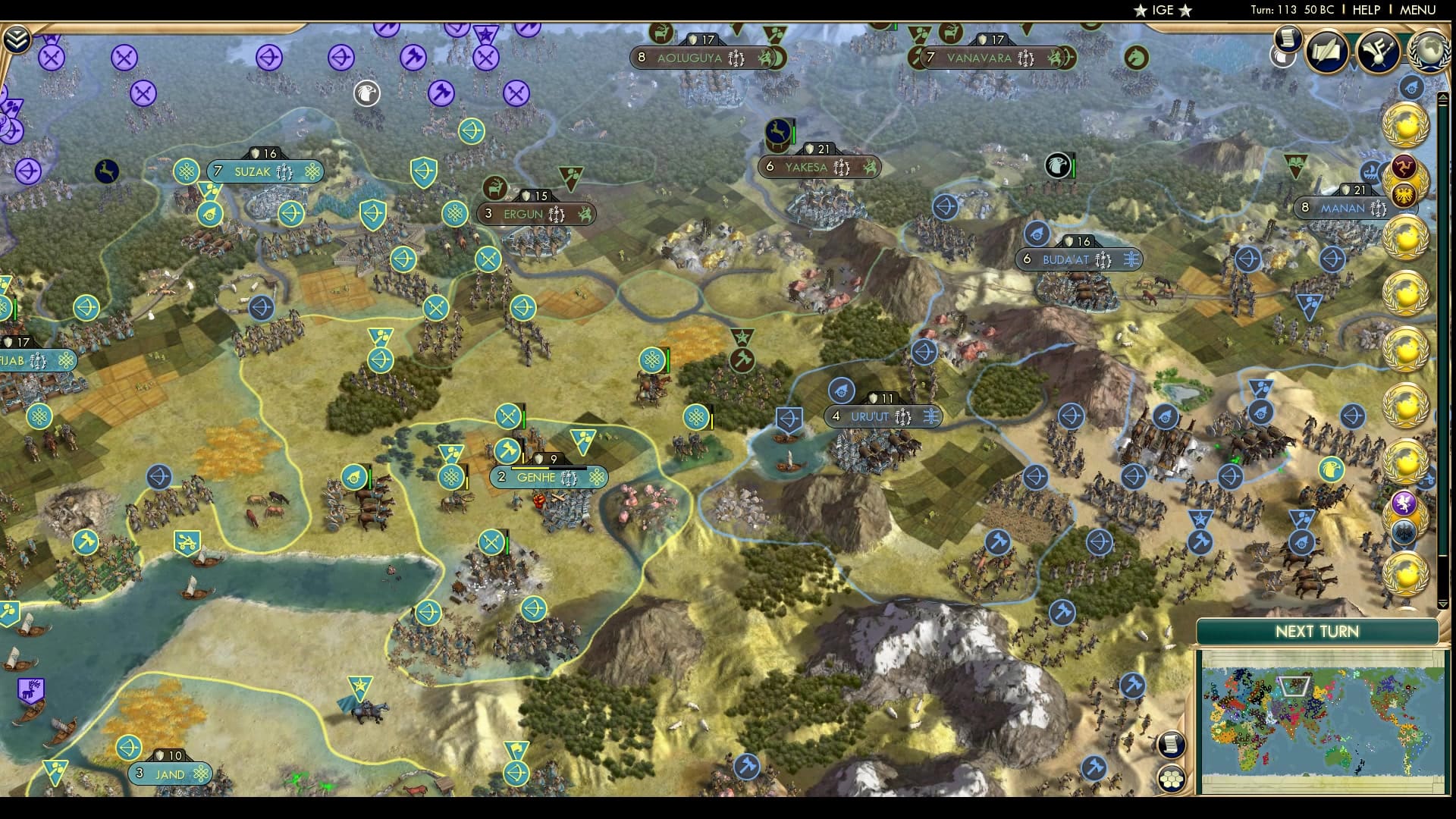
Task: Open the Diplomacy quill-and-scroll overview icon
Action: click(1326, 52)
